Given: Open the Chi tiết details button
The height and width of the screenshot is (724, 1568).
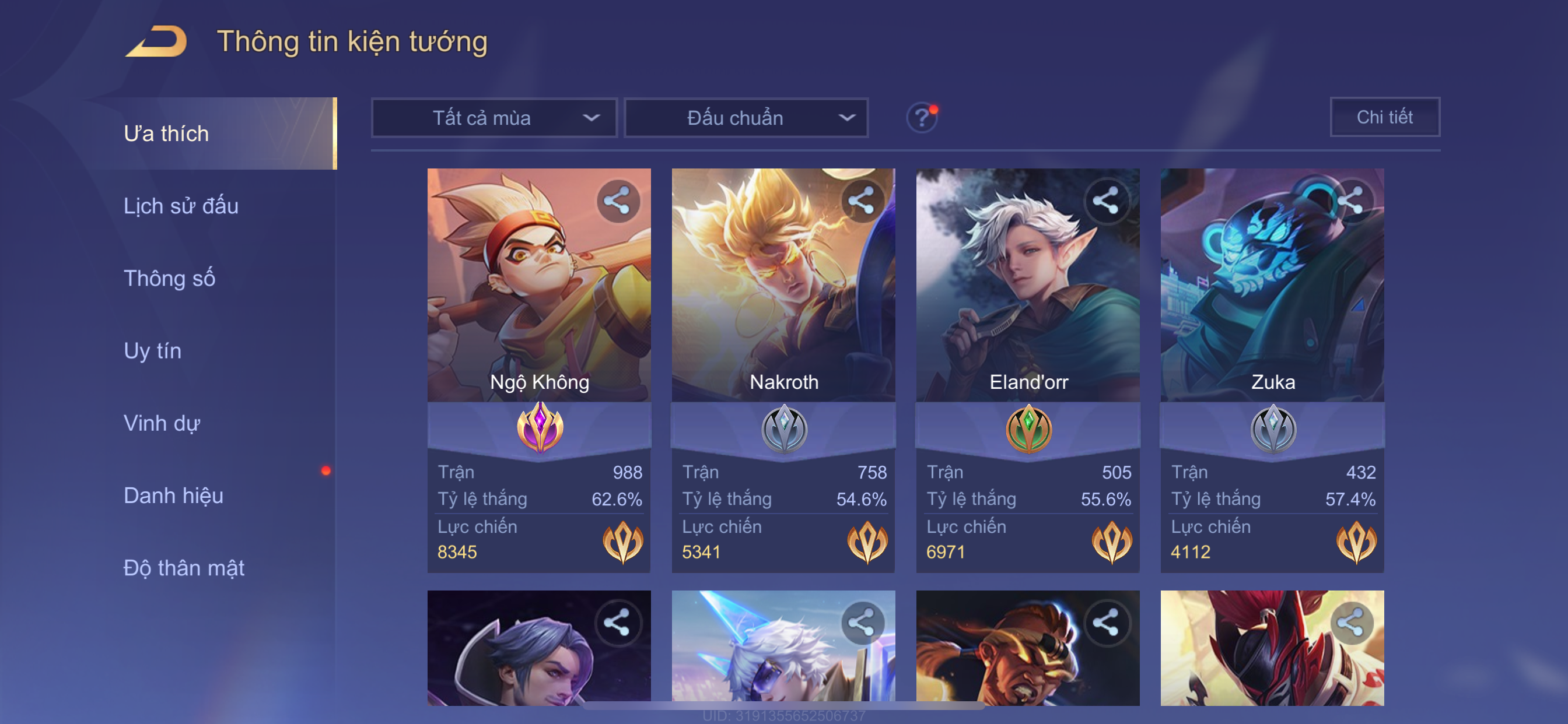Looking at the screenshot, I should point(1384,117).
